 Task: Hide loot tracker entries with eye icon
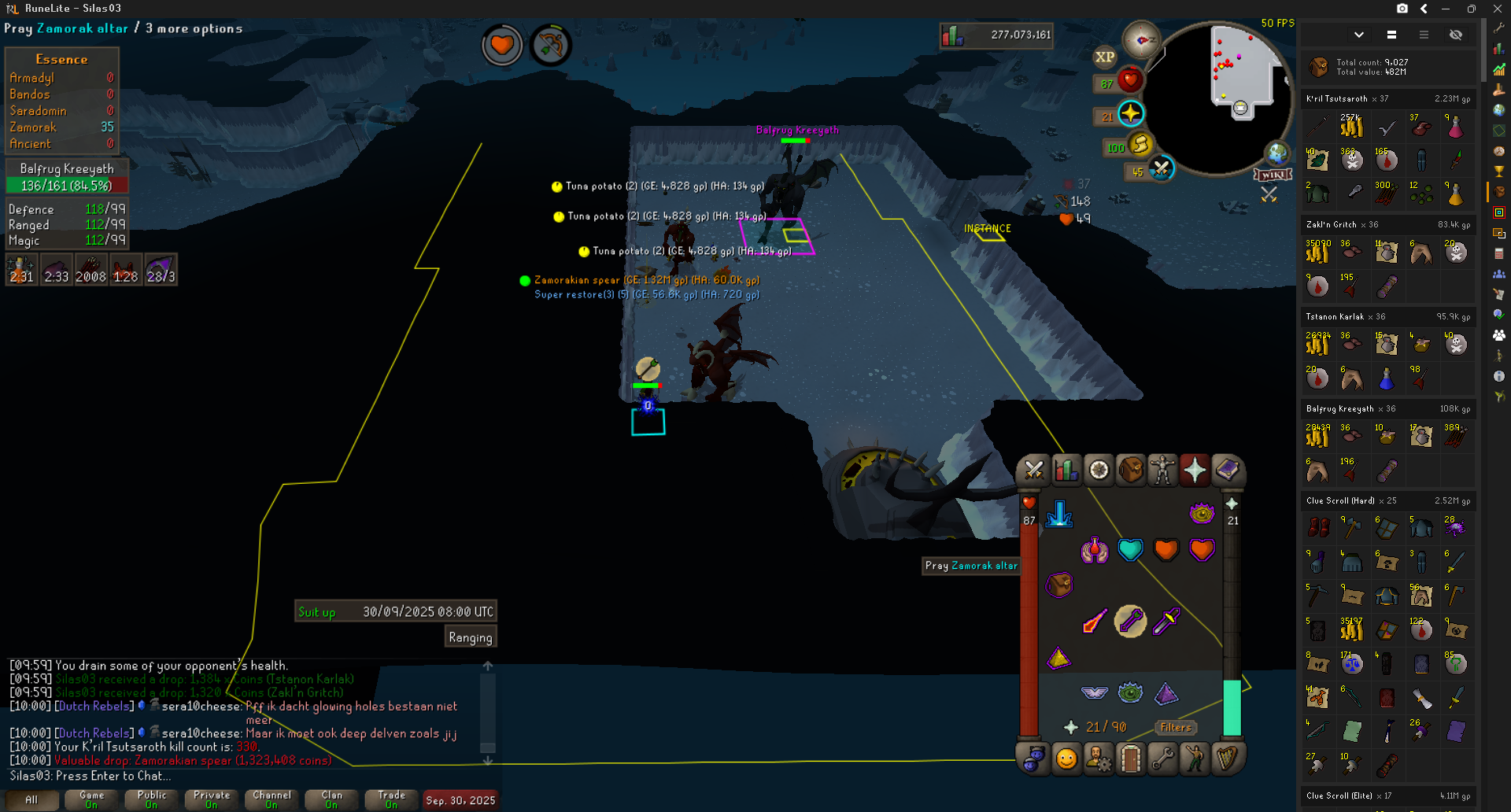(x=1456, y=35)
